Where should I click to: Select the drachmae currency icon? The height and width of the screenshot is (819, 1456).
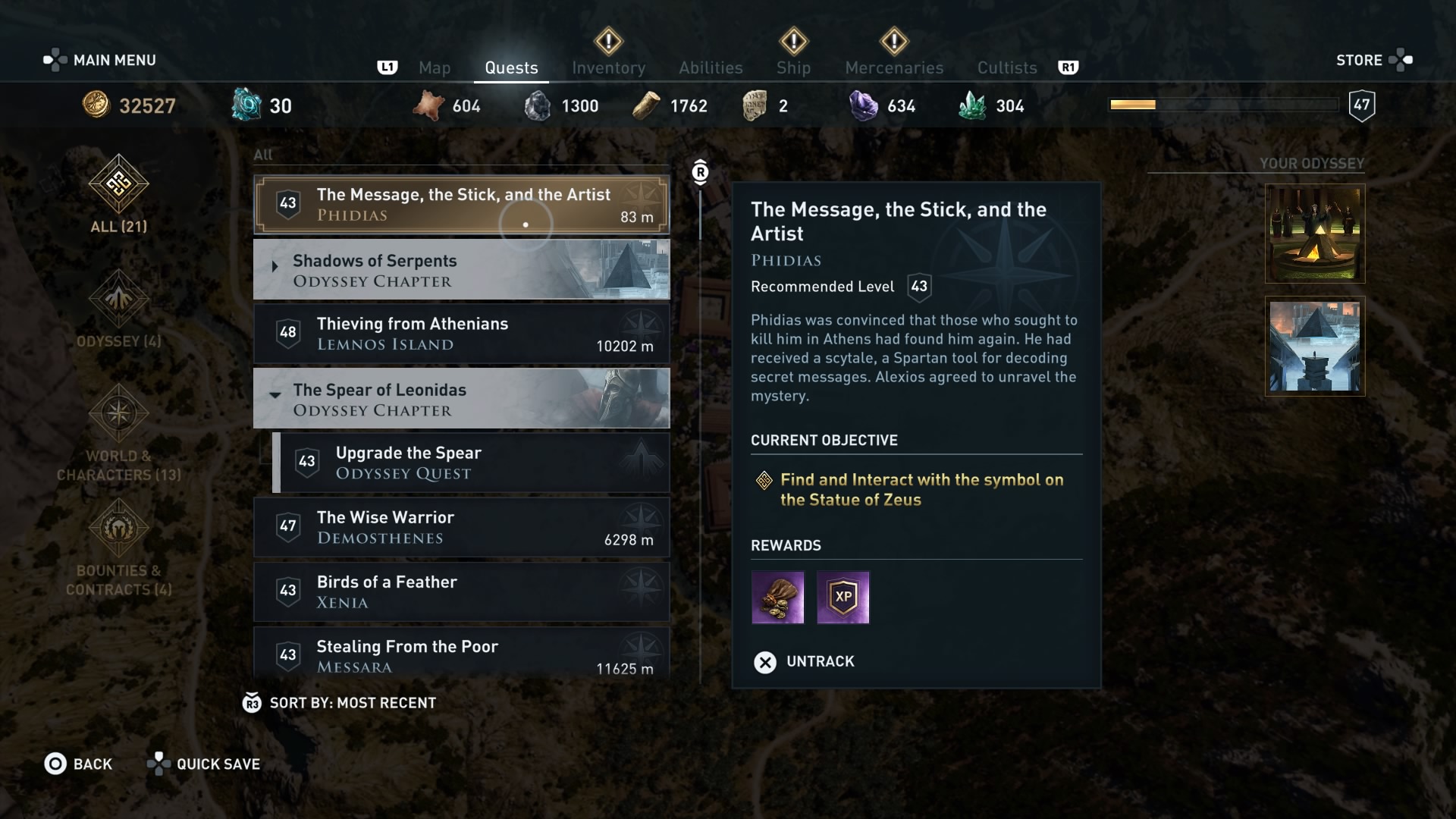tap(96, 105)
